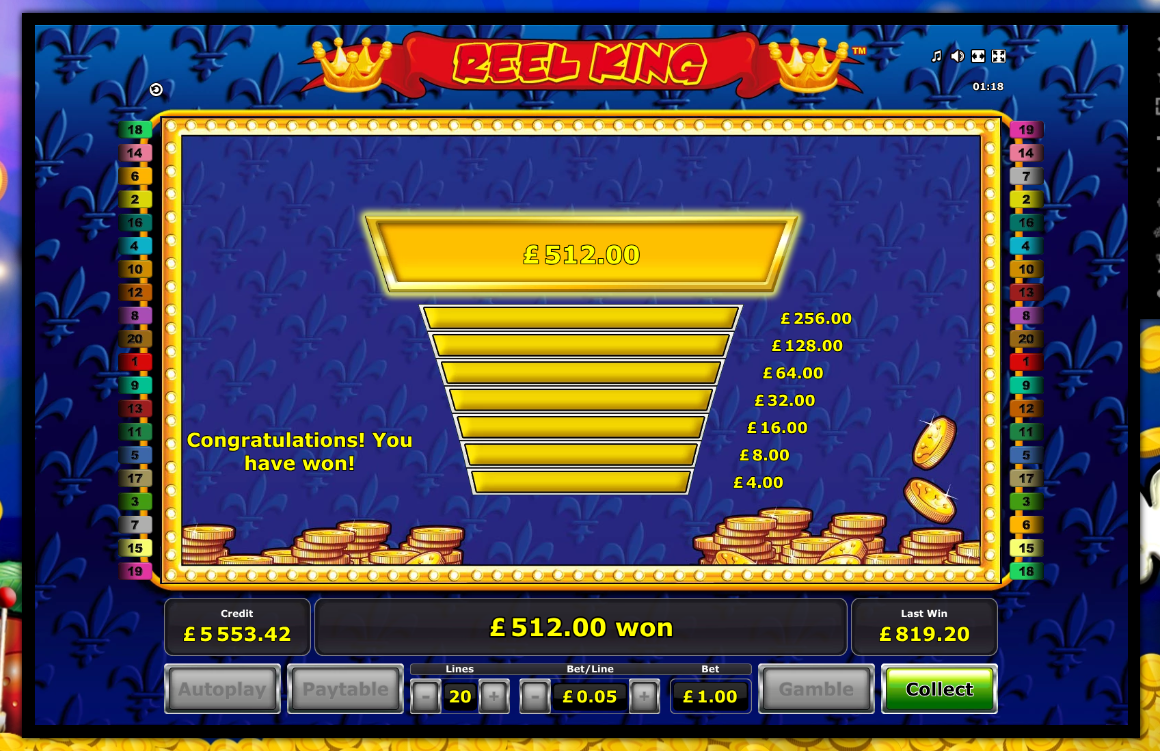
Task: Lower the Bet/Line amount
Action: pyautogui.click(x=535, y=696)
